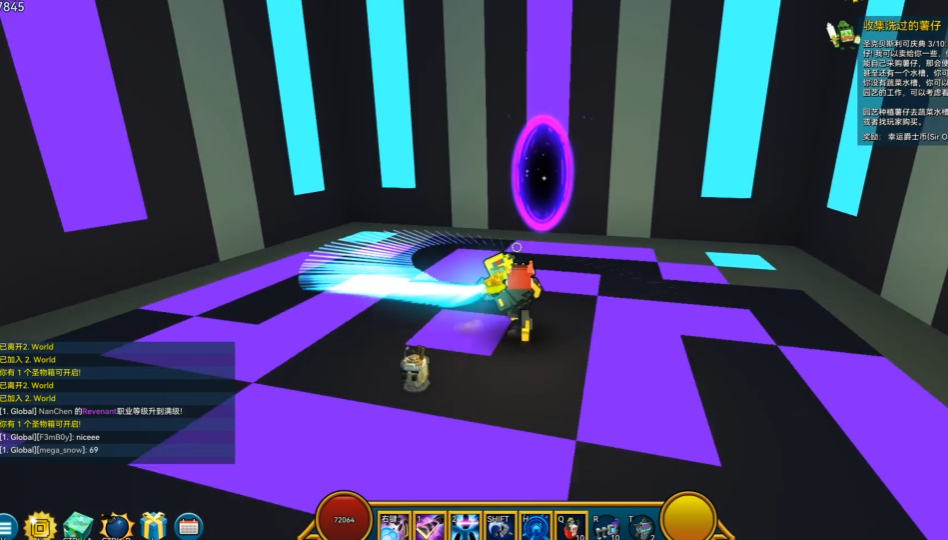Click the H home teleport icon
The height and width of the screenshot is (540, 948).
536,527
